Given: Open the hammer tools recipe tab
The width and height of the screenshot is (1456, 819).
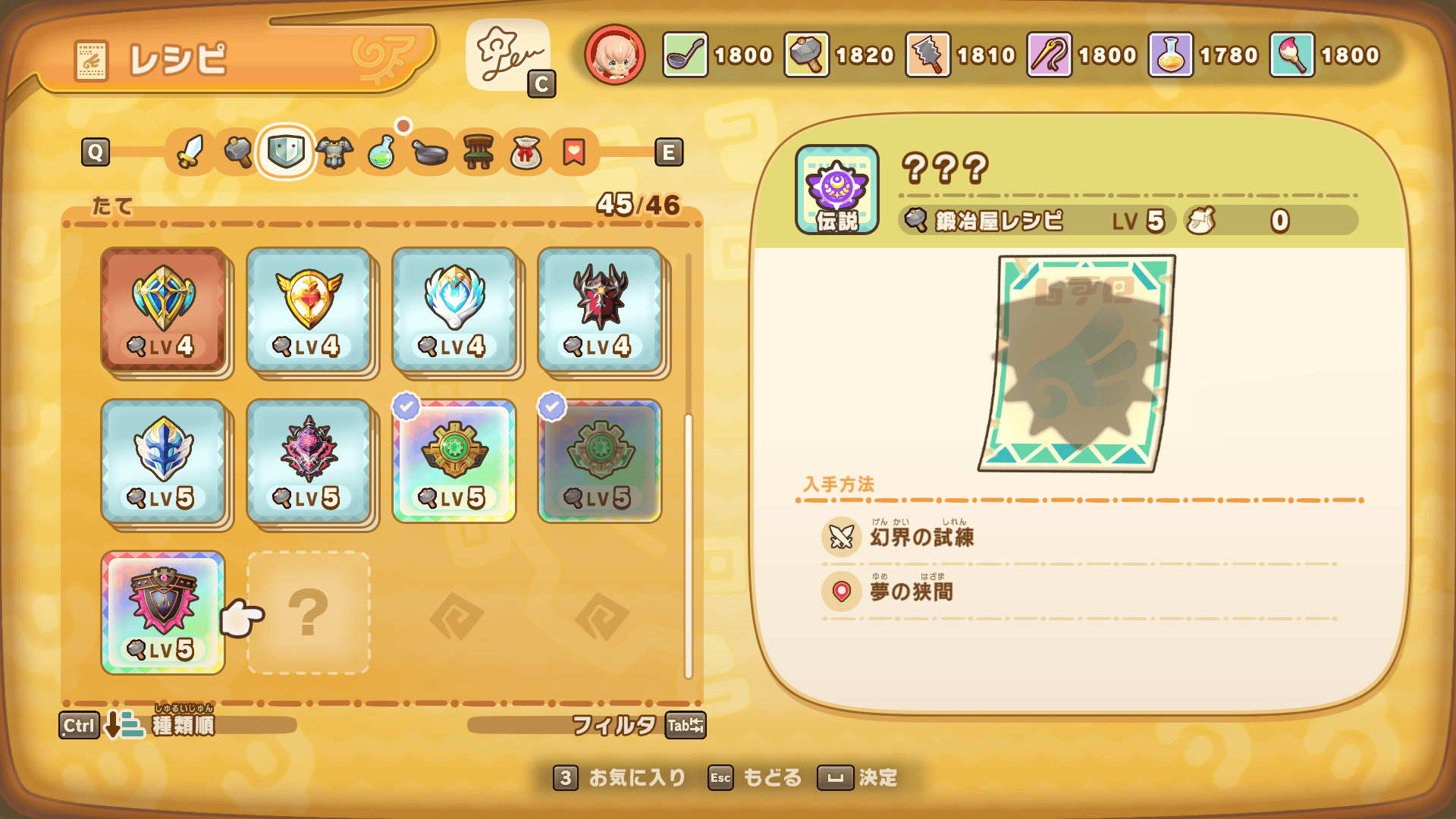Looking at the screenshot, I should coord(238,152).
